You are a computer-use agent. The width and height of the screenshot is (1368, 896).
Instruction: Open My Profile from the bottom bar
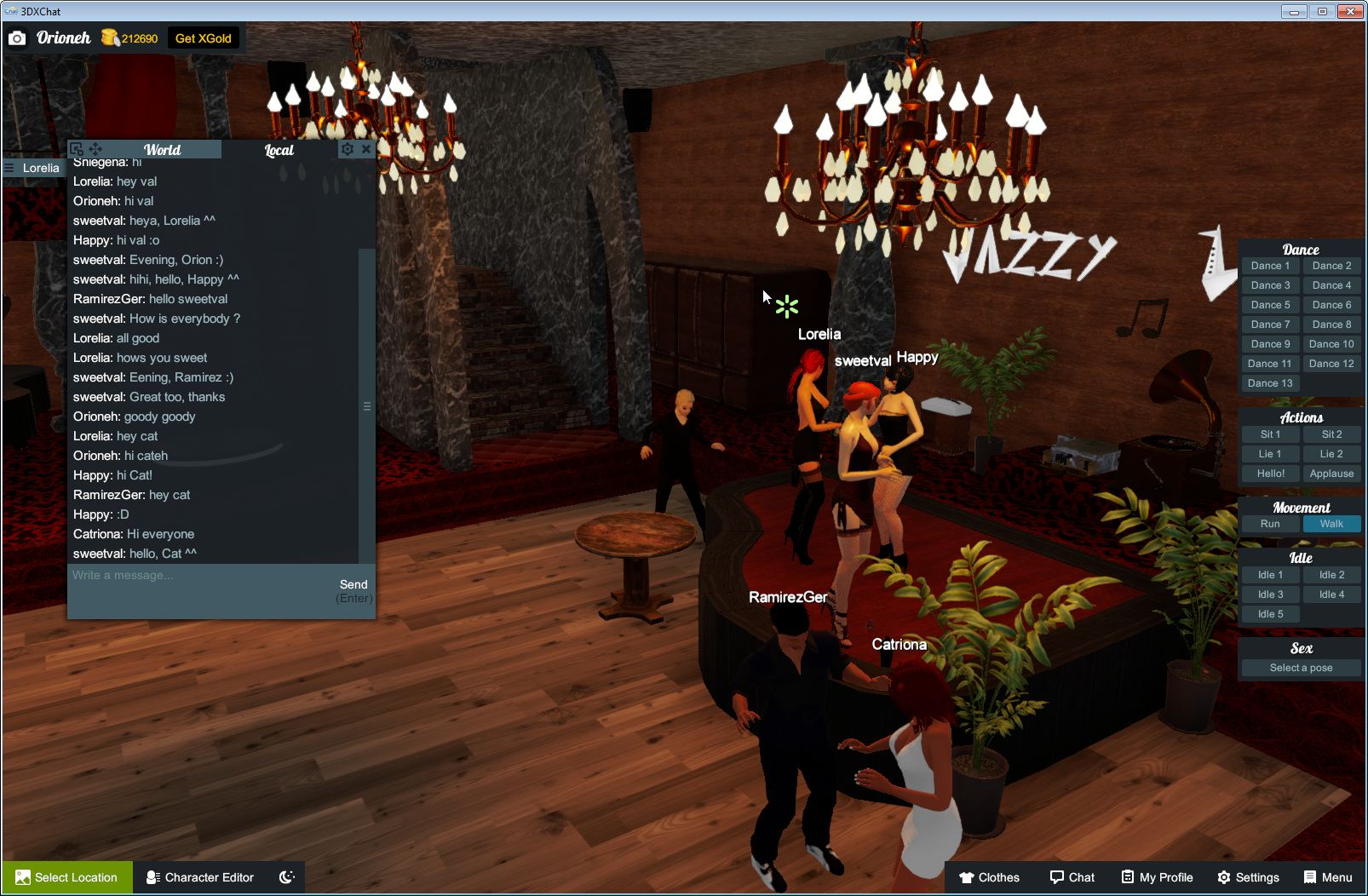[x=1156, y=877]
